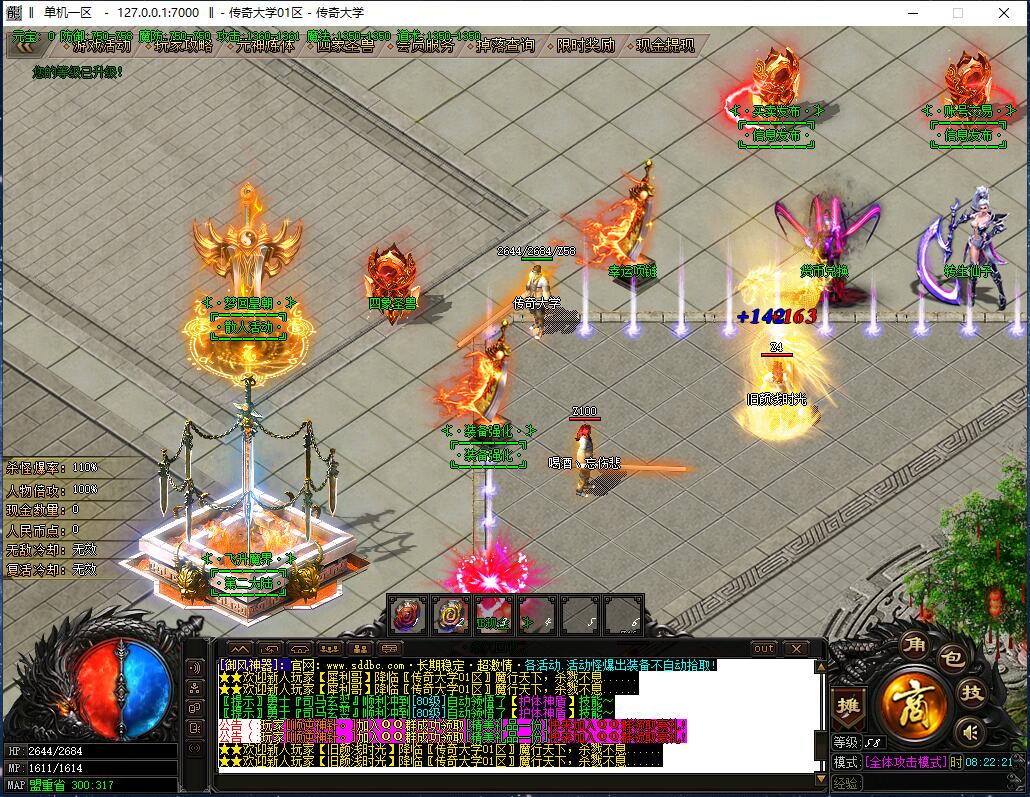Show the 限时奖励 menu tab
This screenshot has height=797, width=1030.
point(586,46)
